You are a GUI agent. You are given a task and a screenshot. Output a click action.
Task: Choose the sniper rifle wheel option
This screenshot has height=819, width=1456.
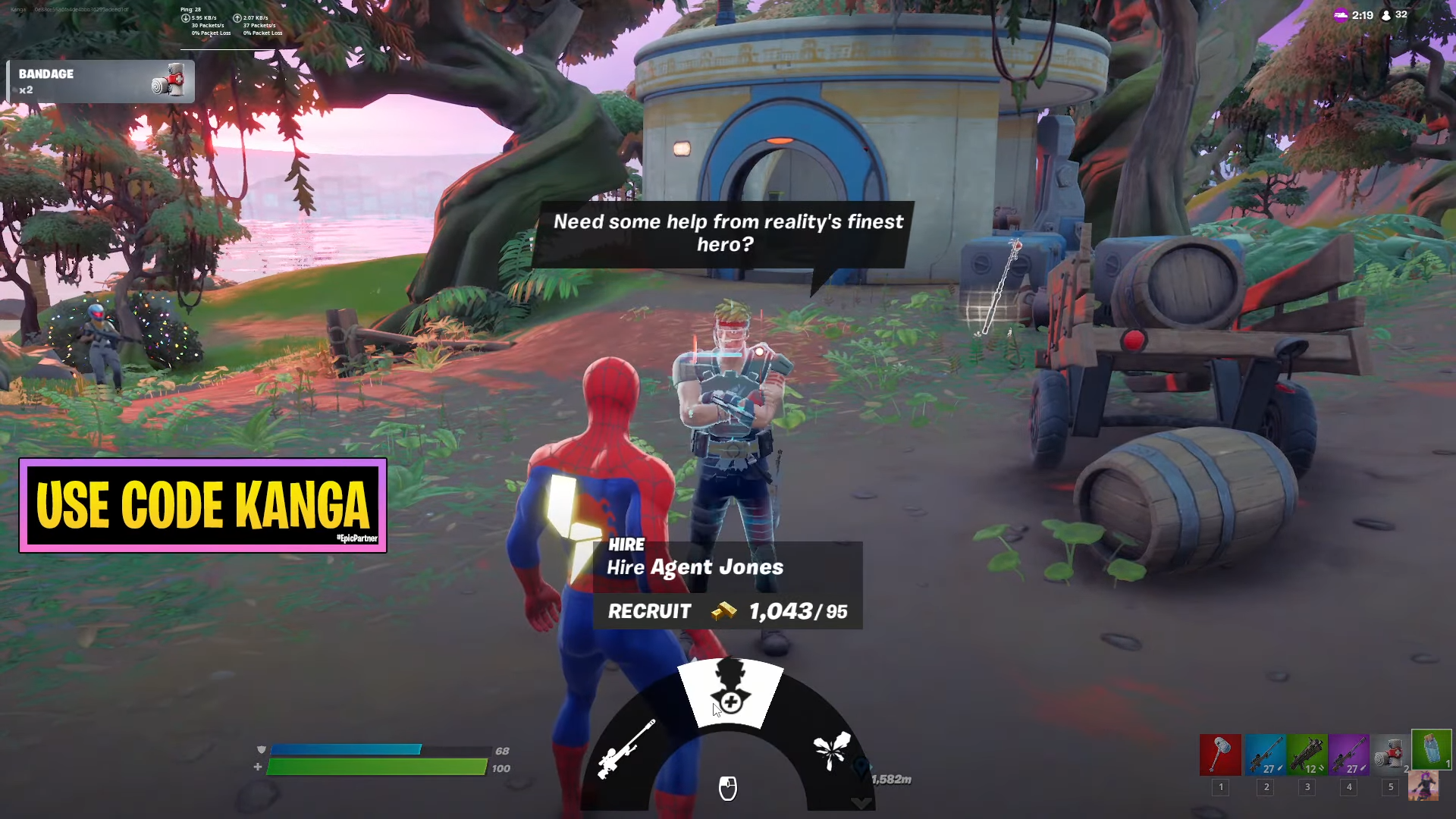coord(626,750)
